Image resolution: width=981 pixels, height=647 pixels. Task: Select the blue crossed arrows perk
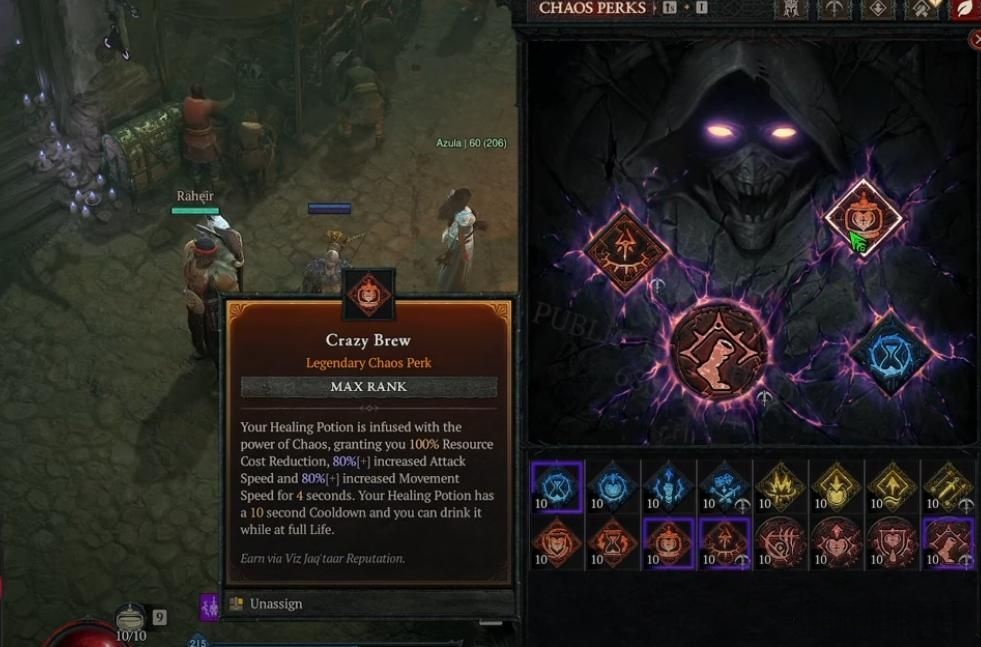(724, 487)
